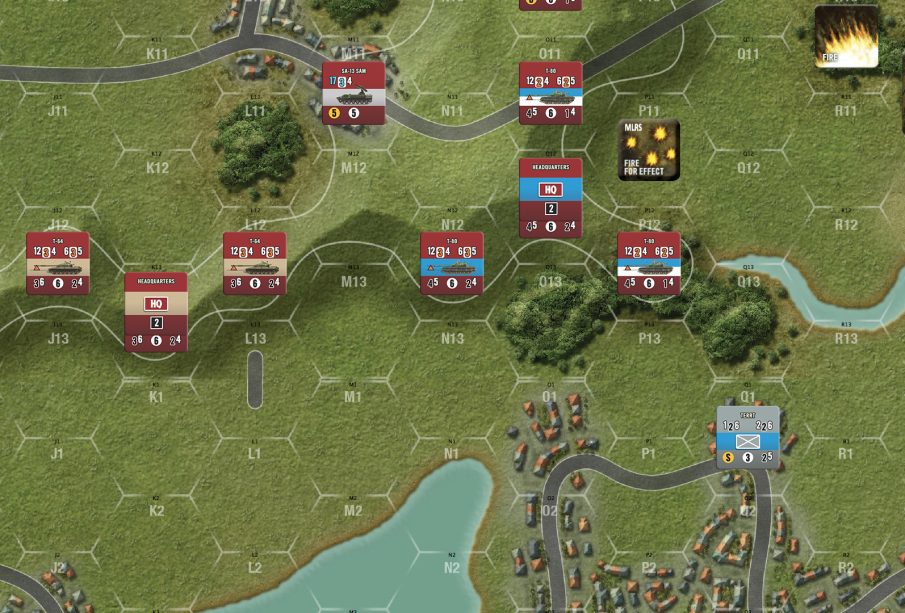Select the T-64 counter below the J12 label
The image size is (905, 613).
58,263
